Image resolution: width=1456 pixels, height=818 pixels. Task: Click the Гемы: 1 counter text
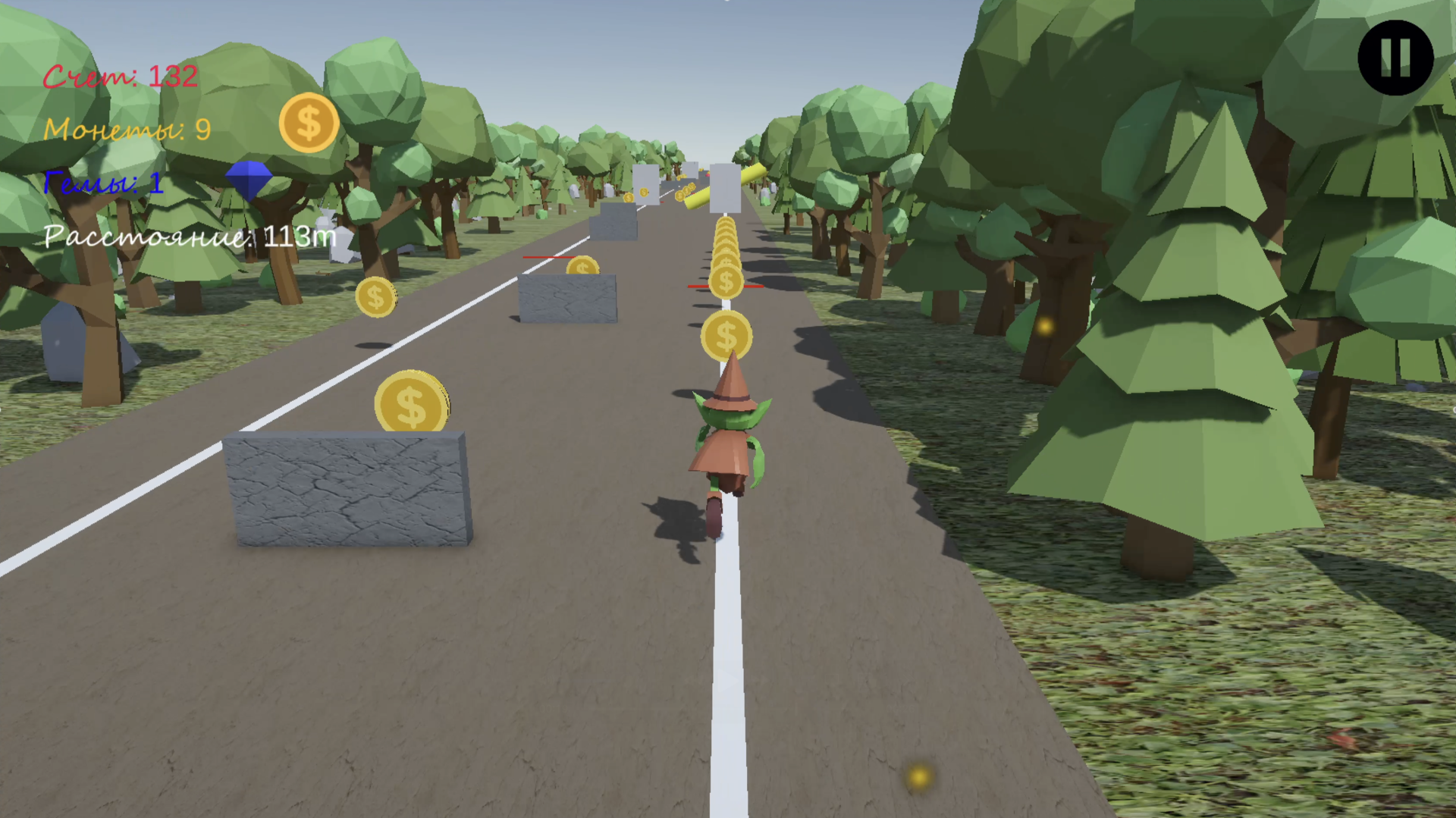[102, 183]
